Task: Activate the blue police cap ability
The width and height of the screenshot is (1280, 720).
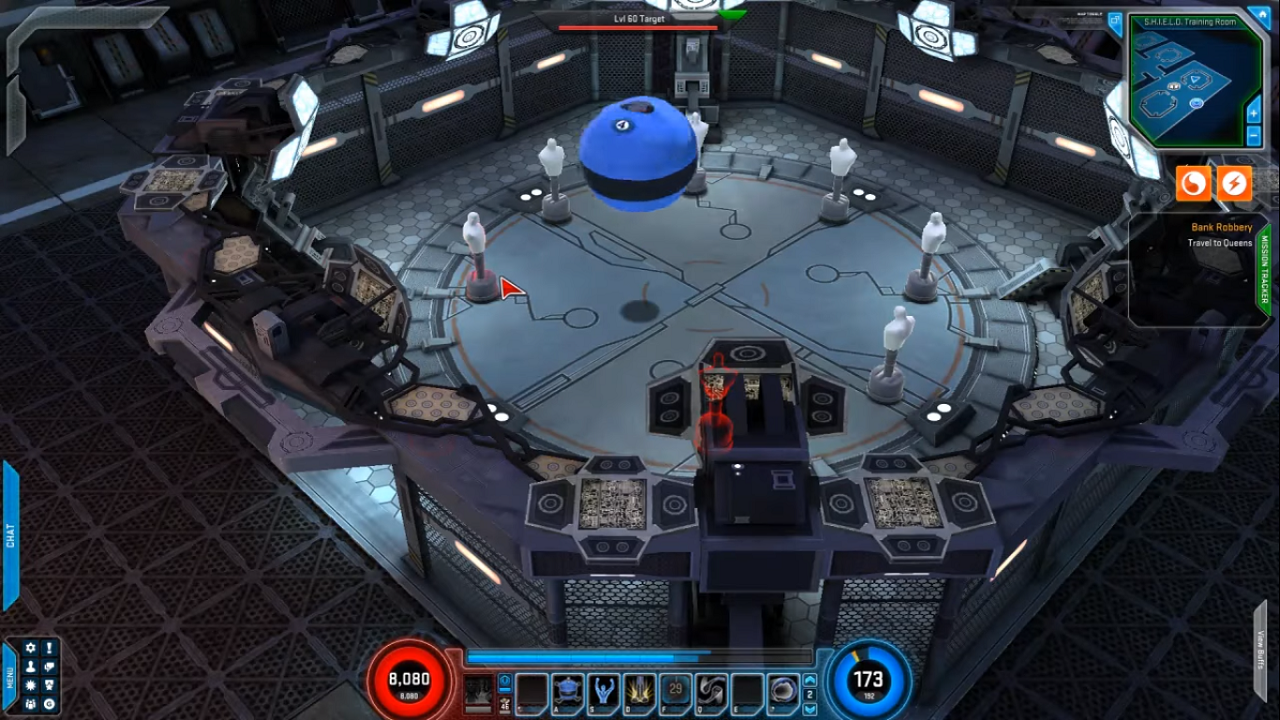Action: pyautogui.click(x=568, y=690)
